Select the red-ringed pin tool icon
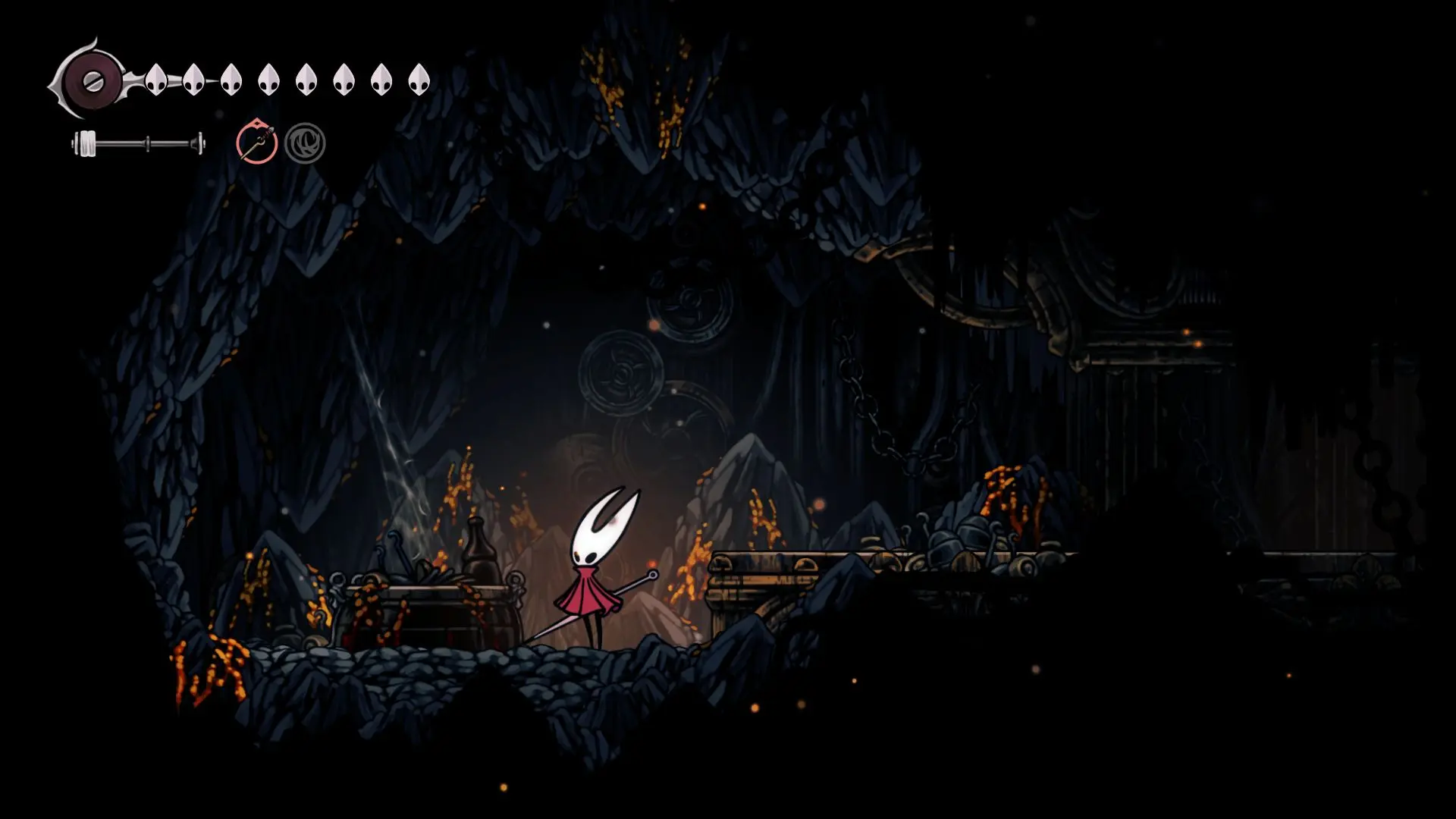The width and height of the screenshot is (1456, 819). (x=256, y=143)
